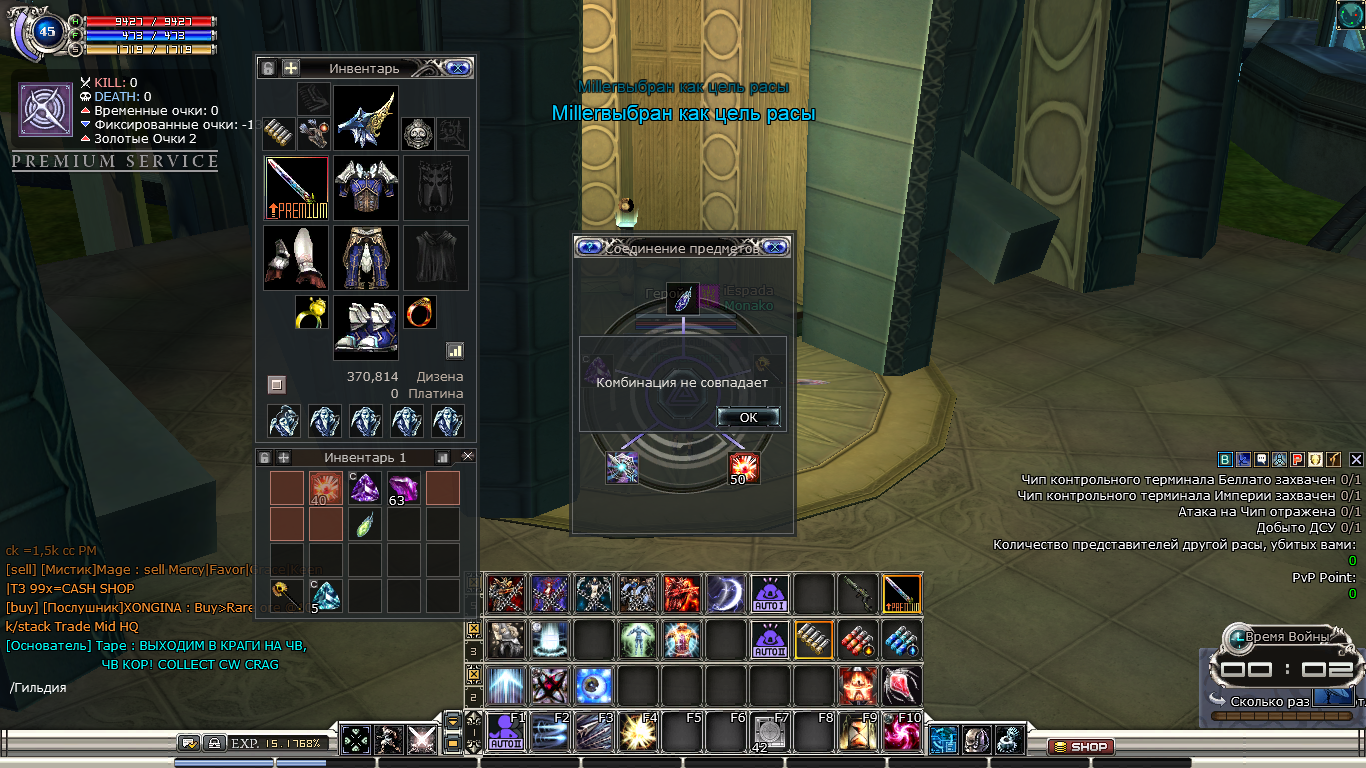Pick the purple gem stack of 63

403,489
